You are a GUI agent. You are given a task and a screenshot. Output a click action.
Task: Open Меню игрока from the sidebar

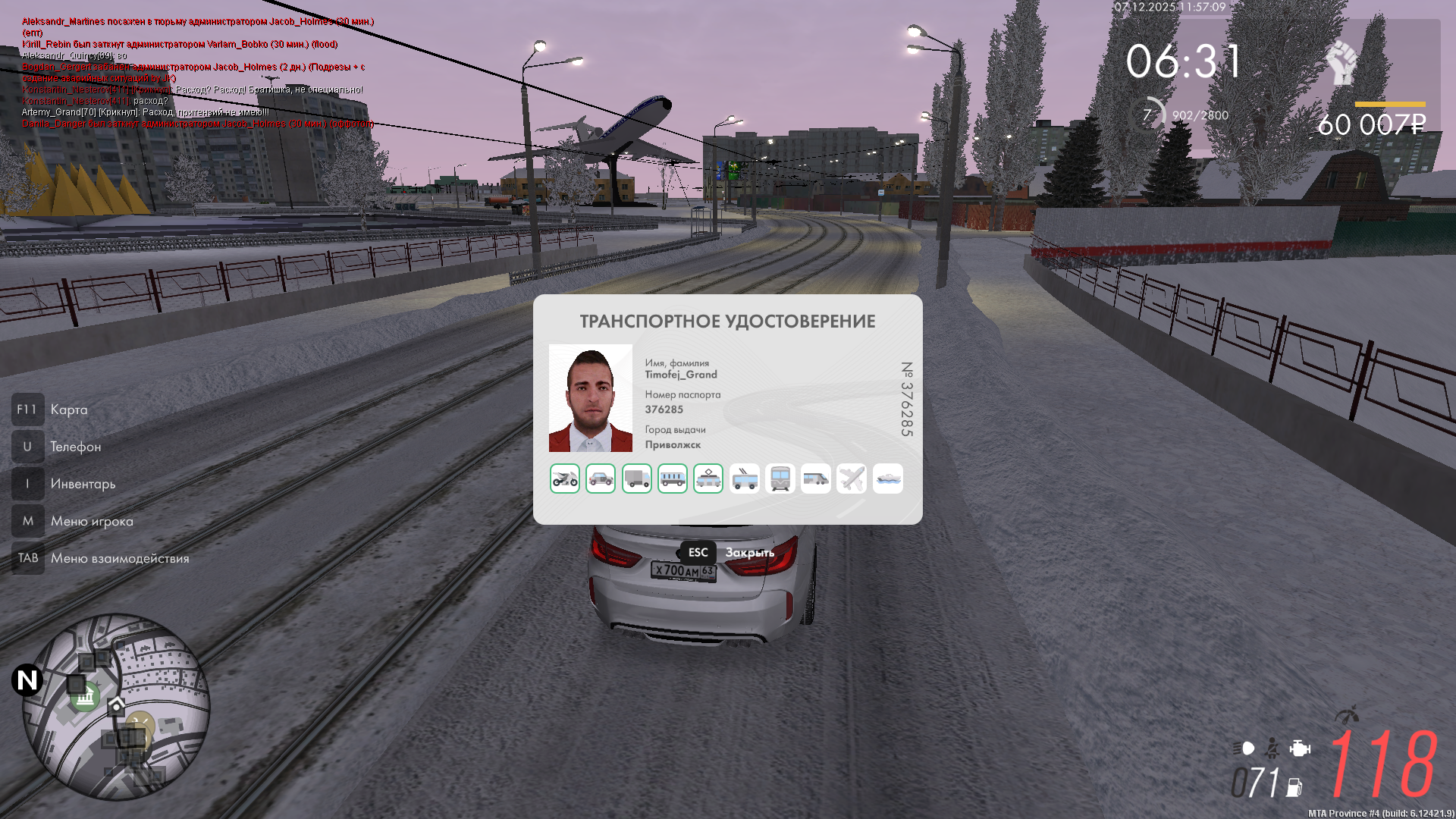point(91,521)
